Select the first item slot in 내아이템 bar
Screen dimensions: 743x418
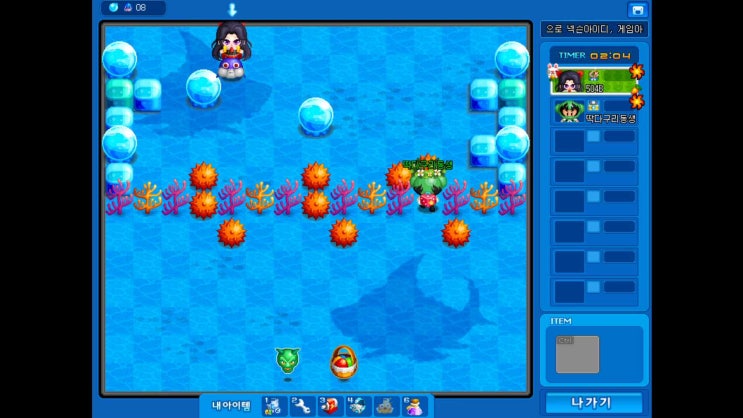(273, 405)
